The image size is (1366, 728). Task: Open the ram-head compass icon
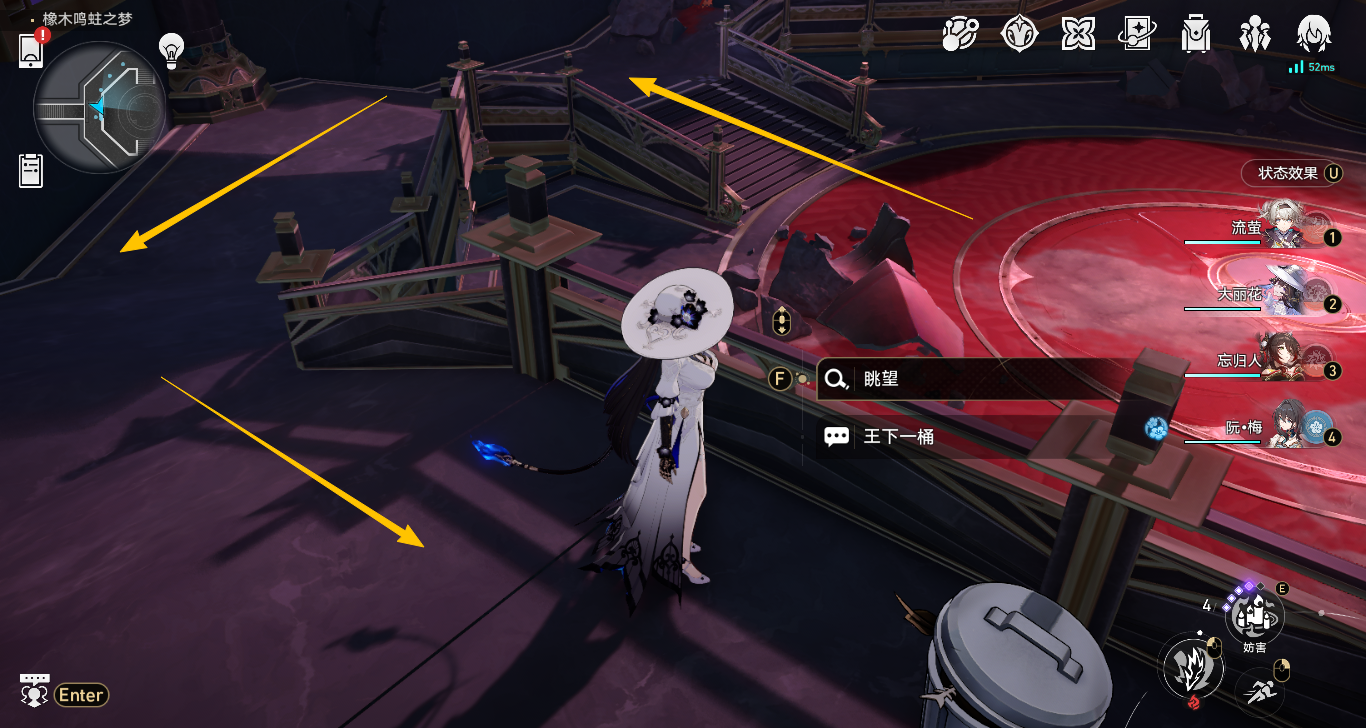click(1019, 35)
